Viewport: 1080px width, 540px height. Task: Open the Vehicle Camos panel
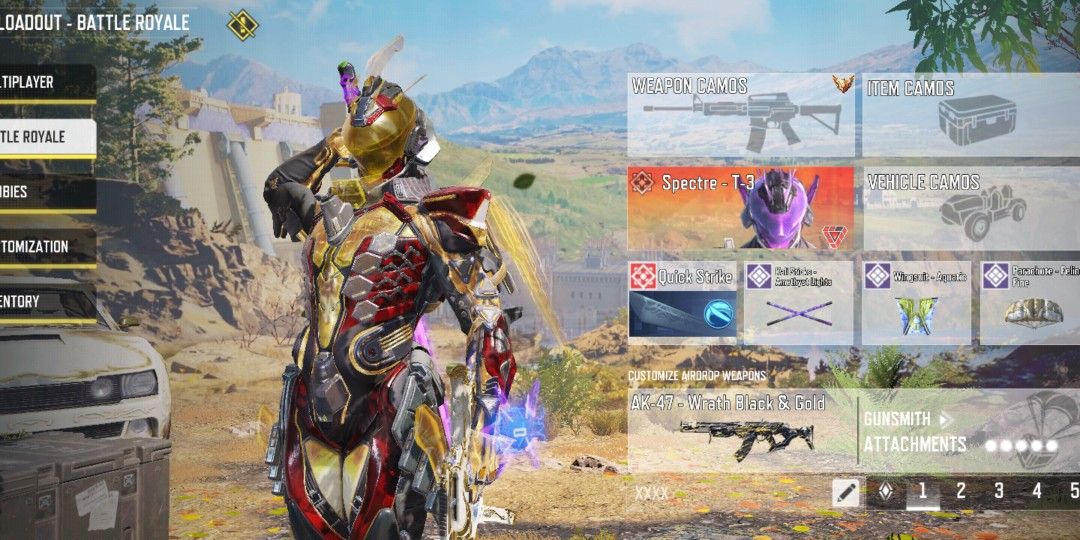click(970, 208)
